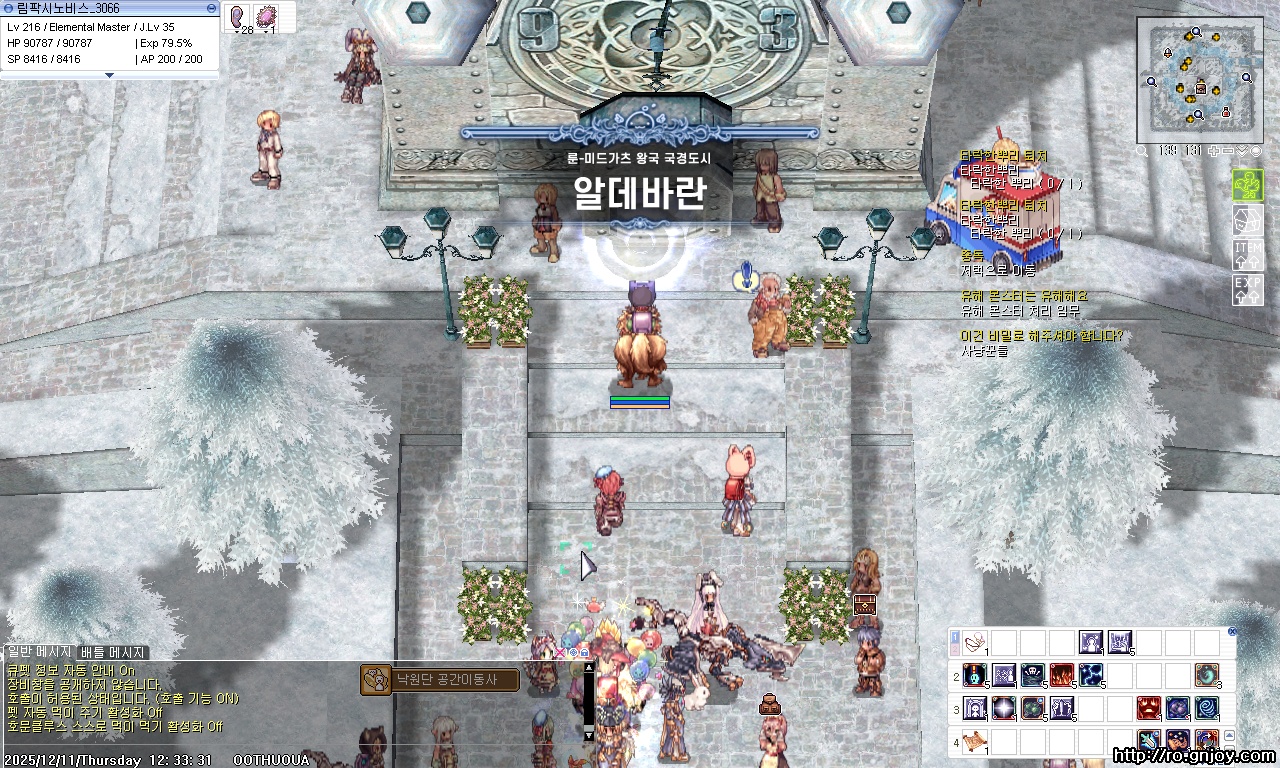Cast the fire skill from hotbar row 2
The width and height of the screenshot is (1280, 768).
pos(1061,675)
